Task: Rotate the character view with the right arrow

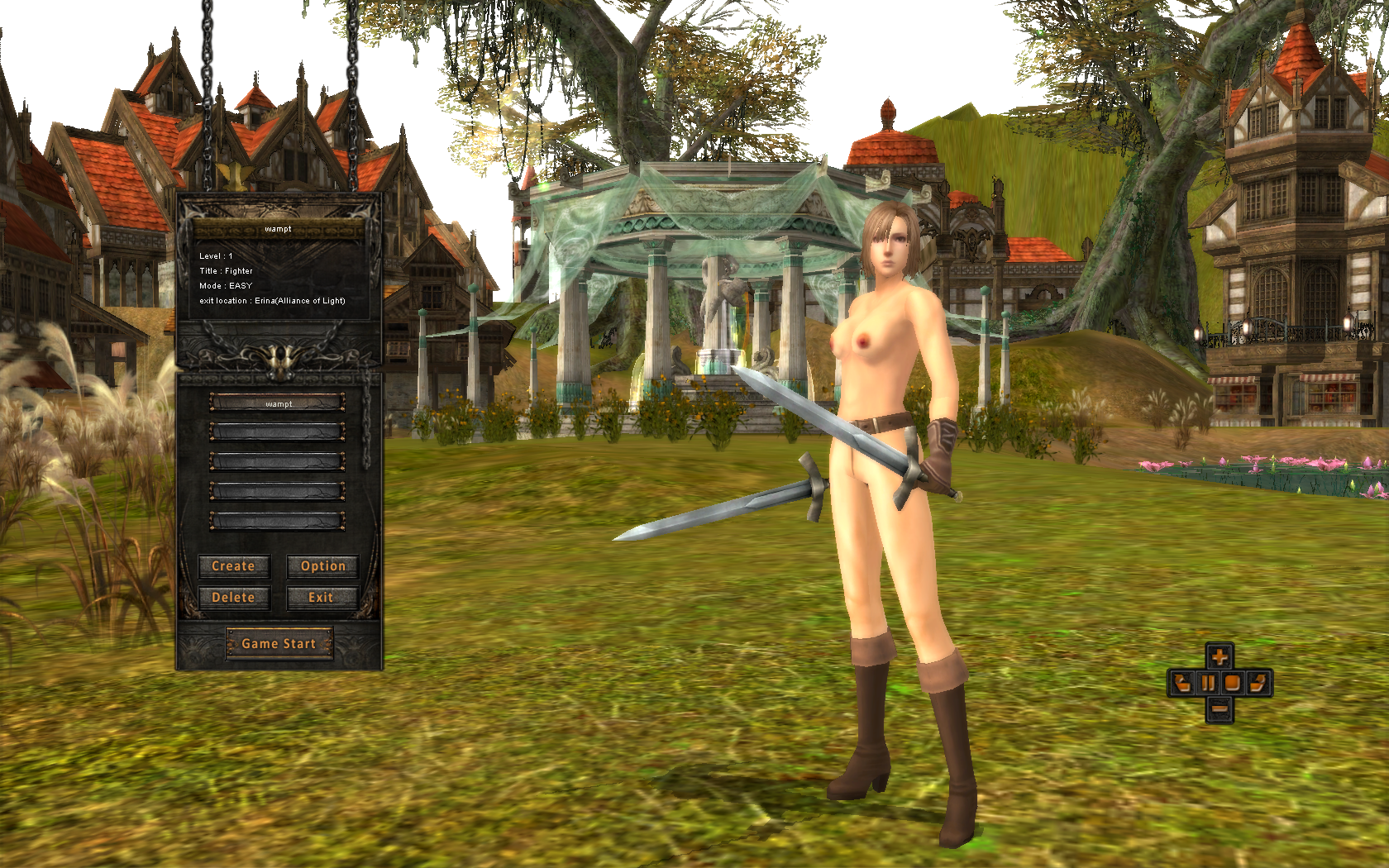Action: click(1258, 683)
